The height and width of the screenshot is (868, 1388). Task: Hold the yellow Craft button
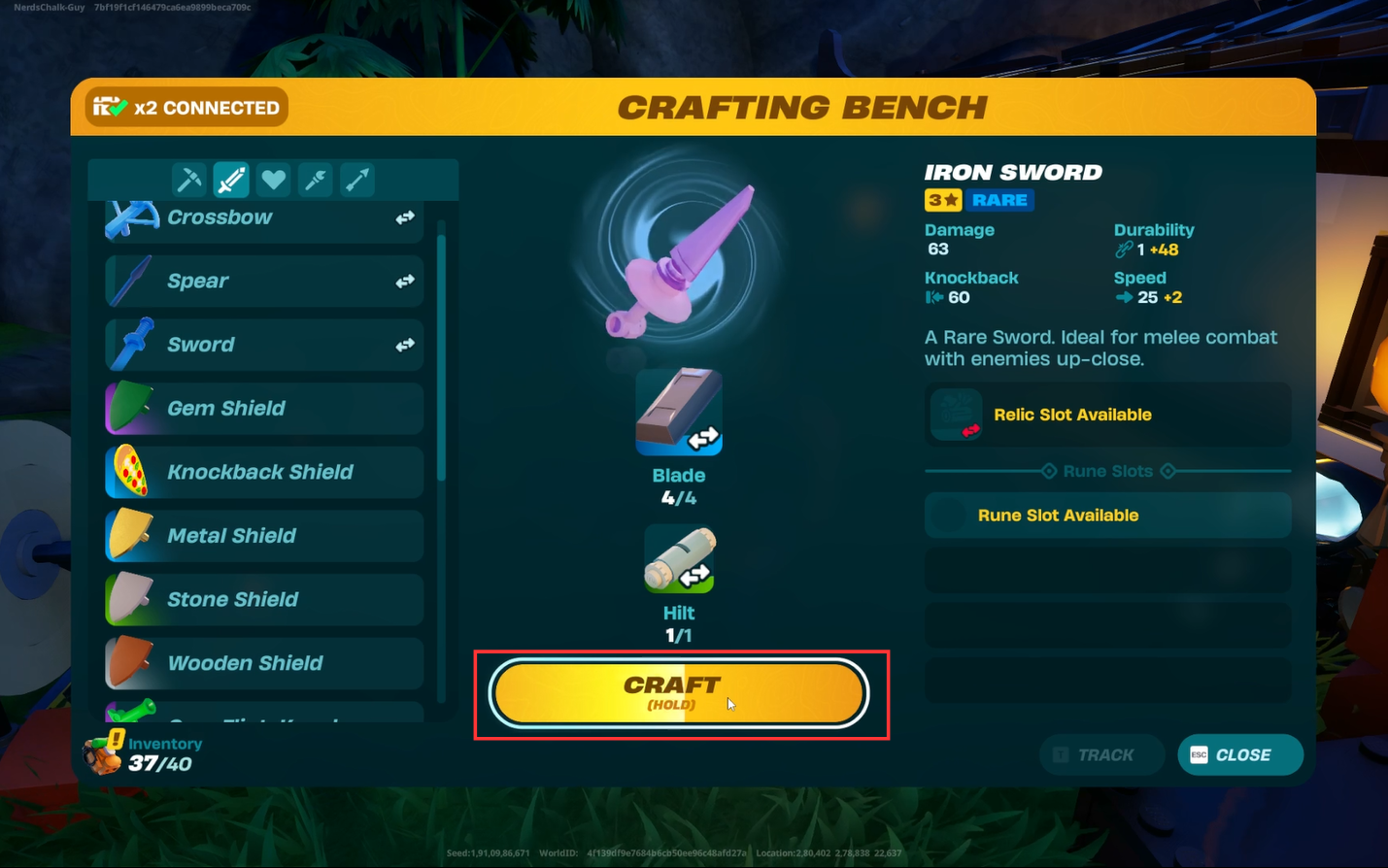(x=678, y=693)
